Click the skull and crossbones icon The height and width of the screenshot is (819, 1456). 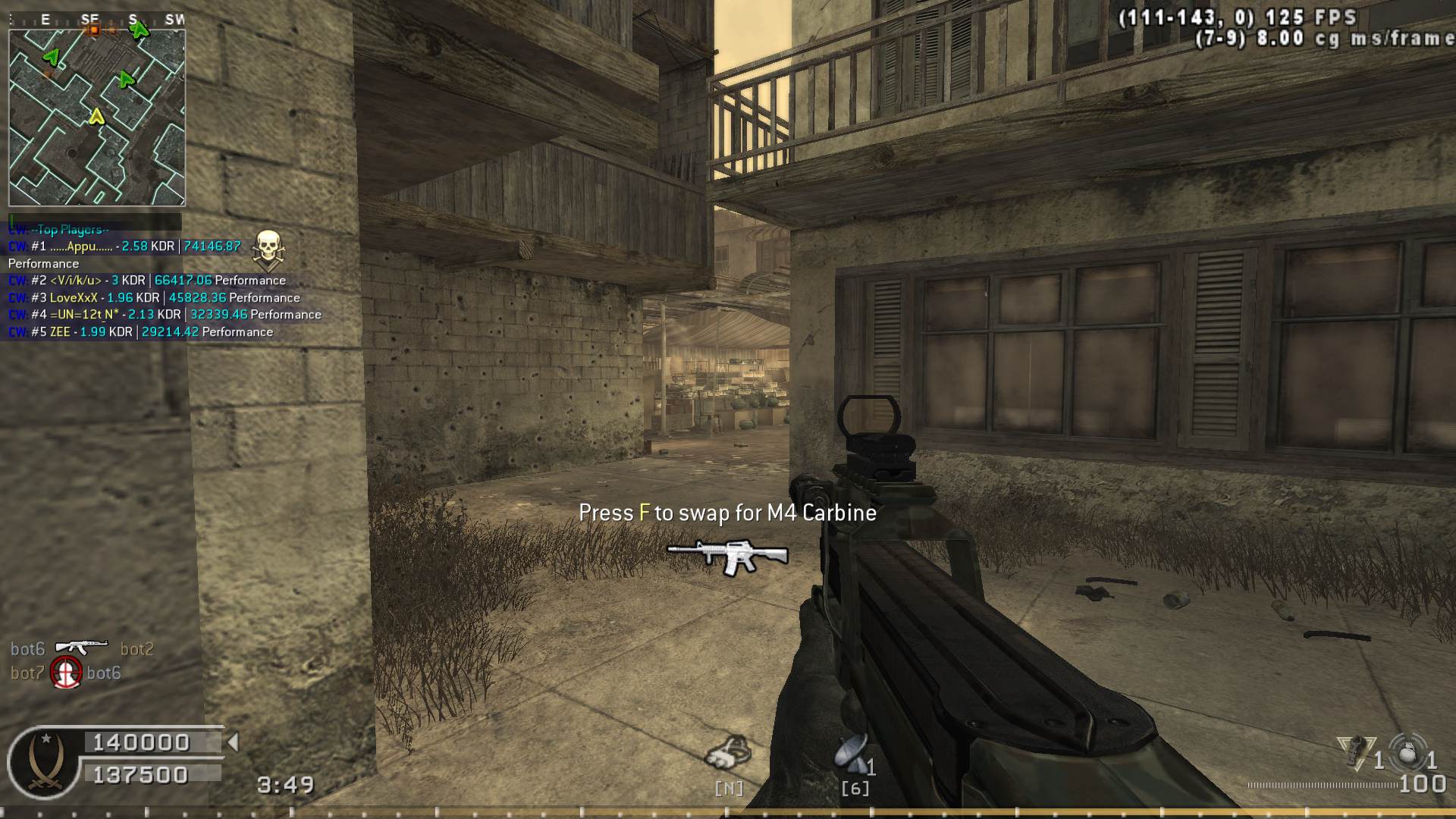[268, 250]
